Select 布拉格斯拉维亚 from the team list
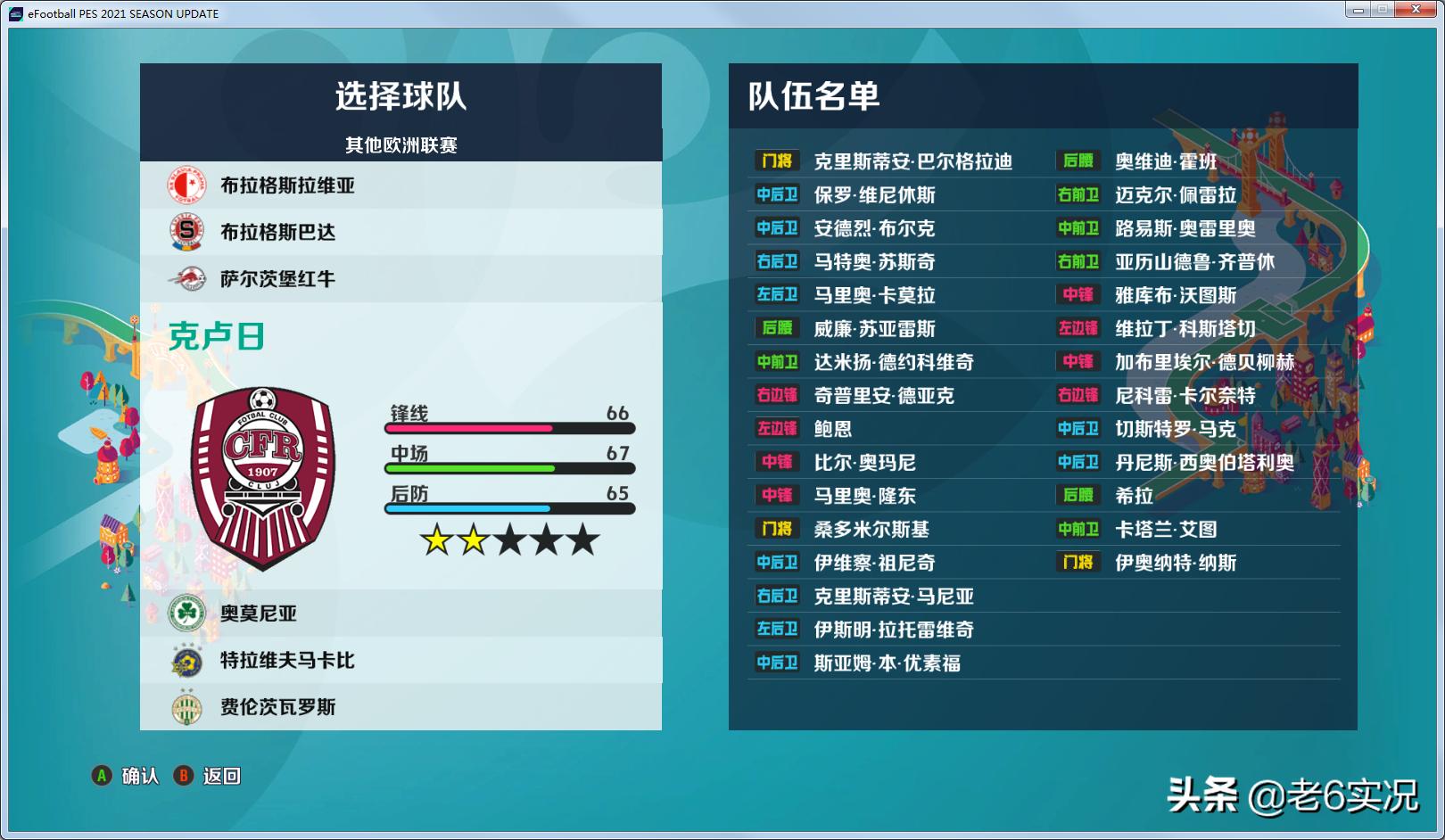Image resolution: width=1445 pixels, height=840 pixels. (286, 185)
